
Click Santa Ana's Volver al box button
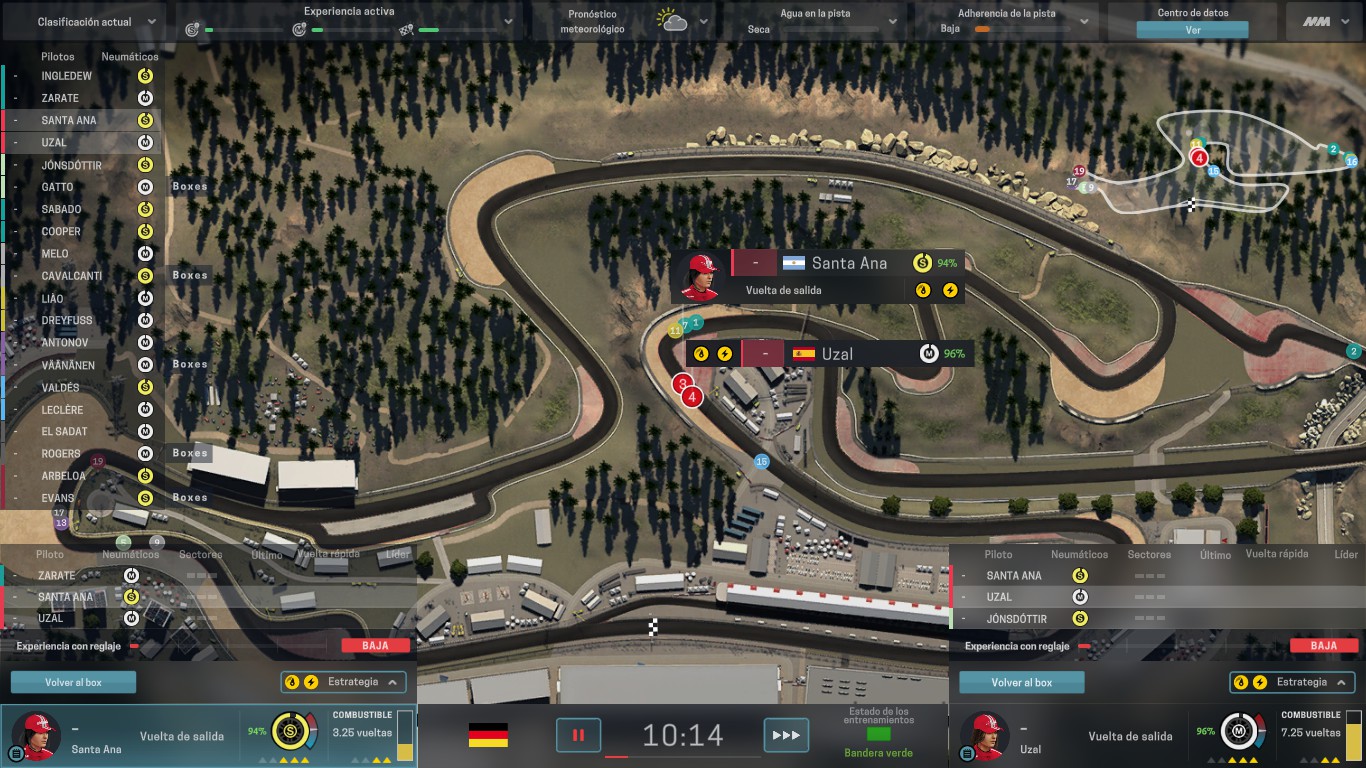coord(73,682)
